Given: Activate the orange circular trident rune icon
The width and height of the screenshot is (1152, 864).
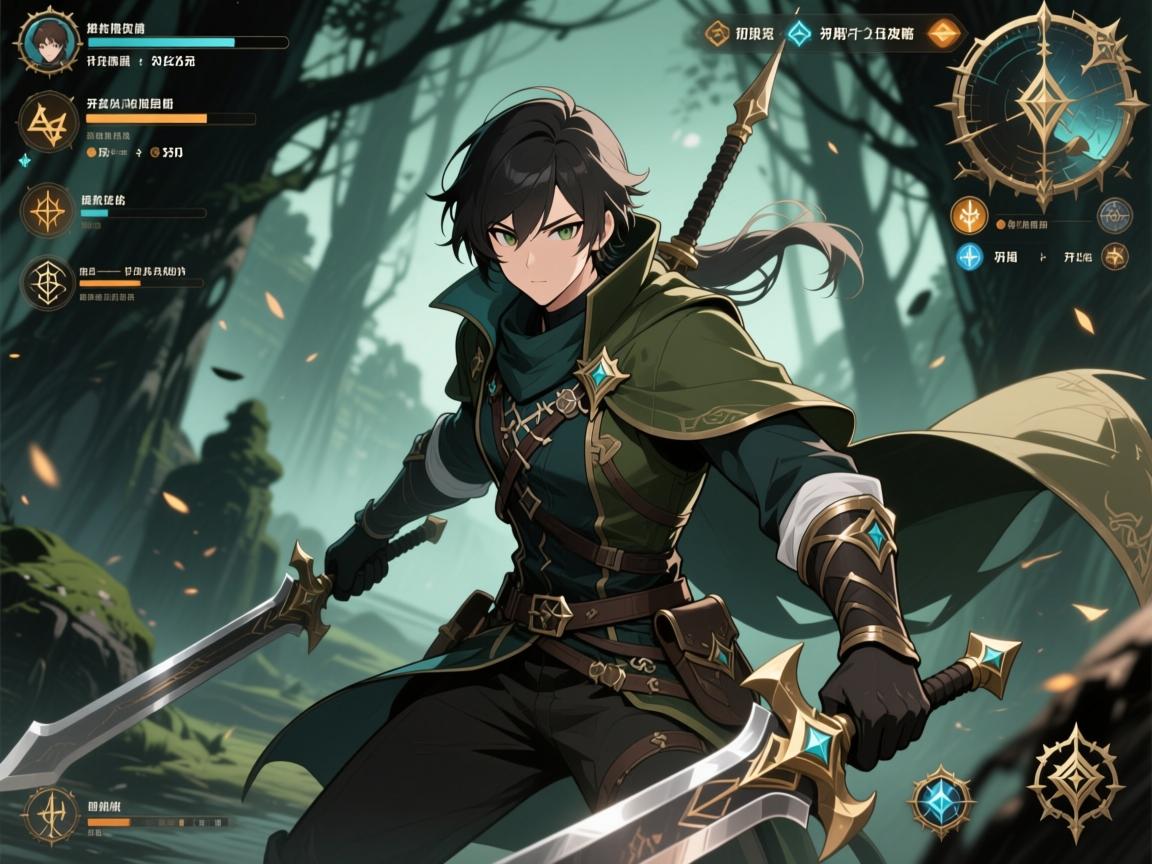Looking at the screenshot, I should pyautogui.click(x=969, y=214).
